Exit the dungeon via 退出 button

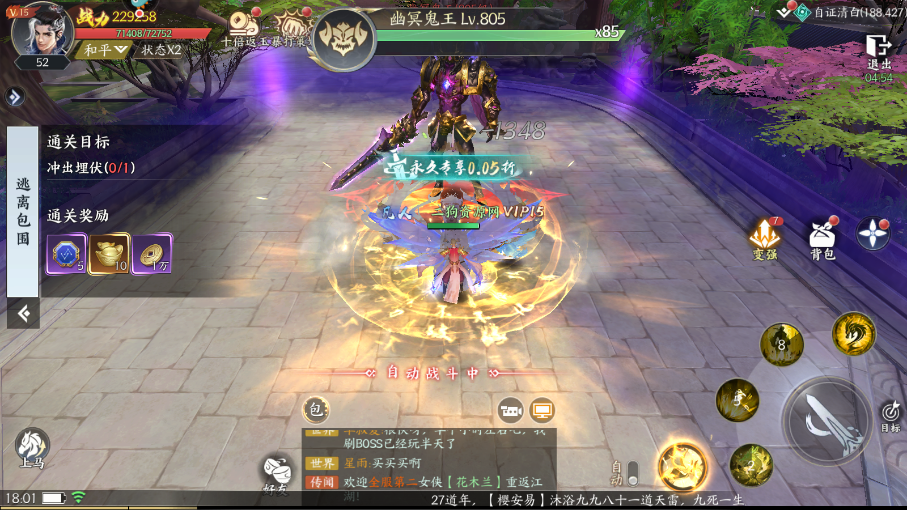879,51
